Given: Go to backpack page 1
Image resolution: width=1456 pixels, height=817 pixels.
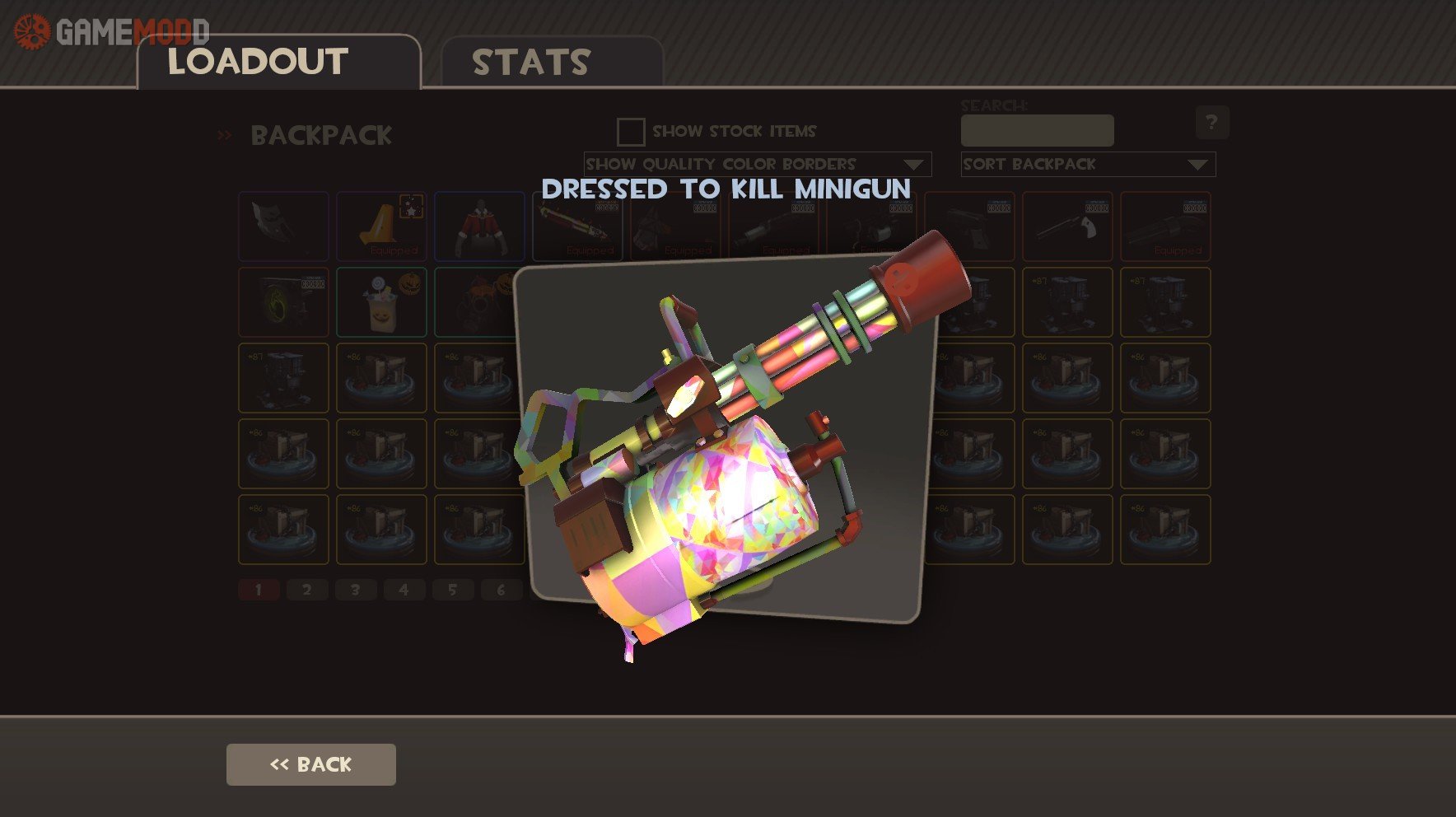Looking at the screenshot, I should click(x=259, y=590).
